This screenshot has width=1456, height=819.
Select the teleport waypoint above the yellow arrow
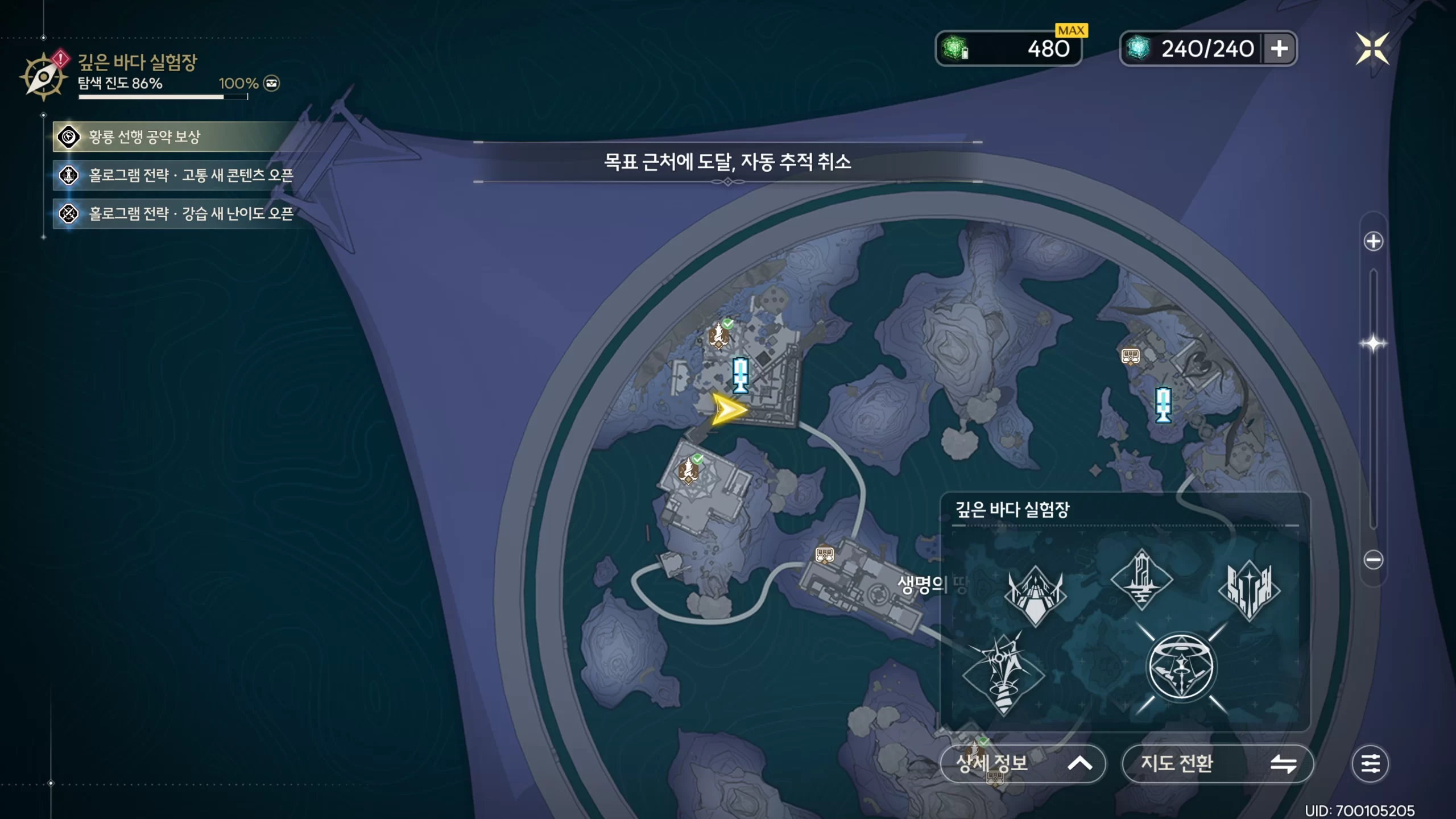coord(740,375)
